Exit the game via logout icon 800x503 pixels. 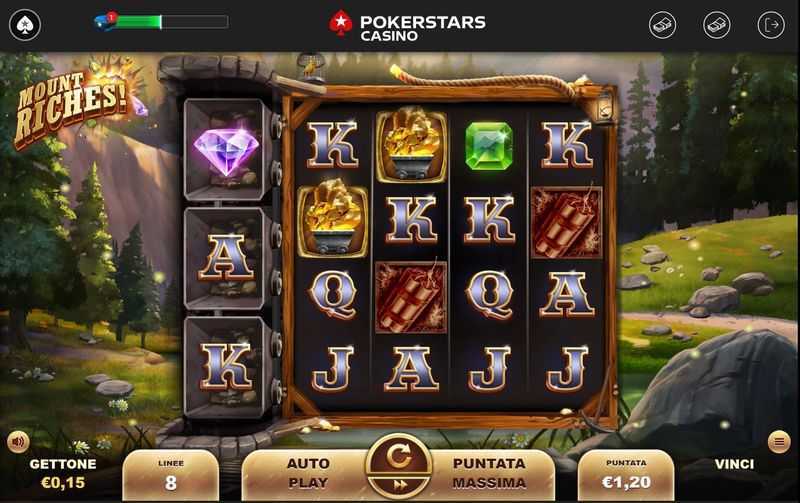(x=771, y=24)
